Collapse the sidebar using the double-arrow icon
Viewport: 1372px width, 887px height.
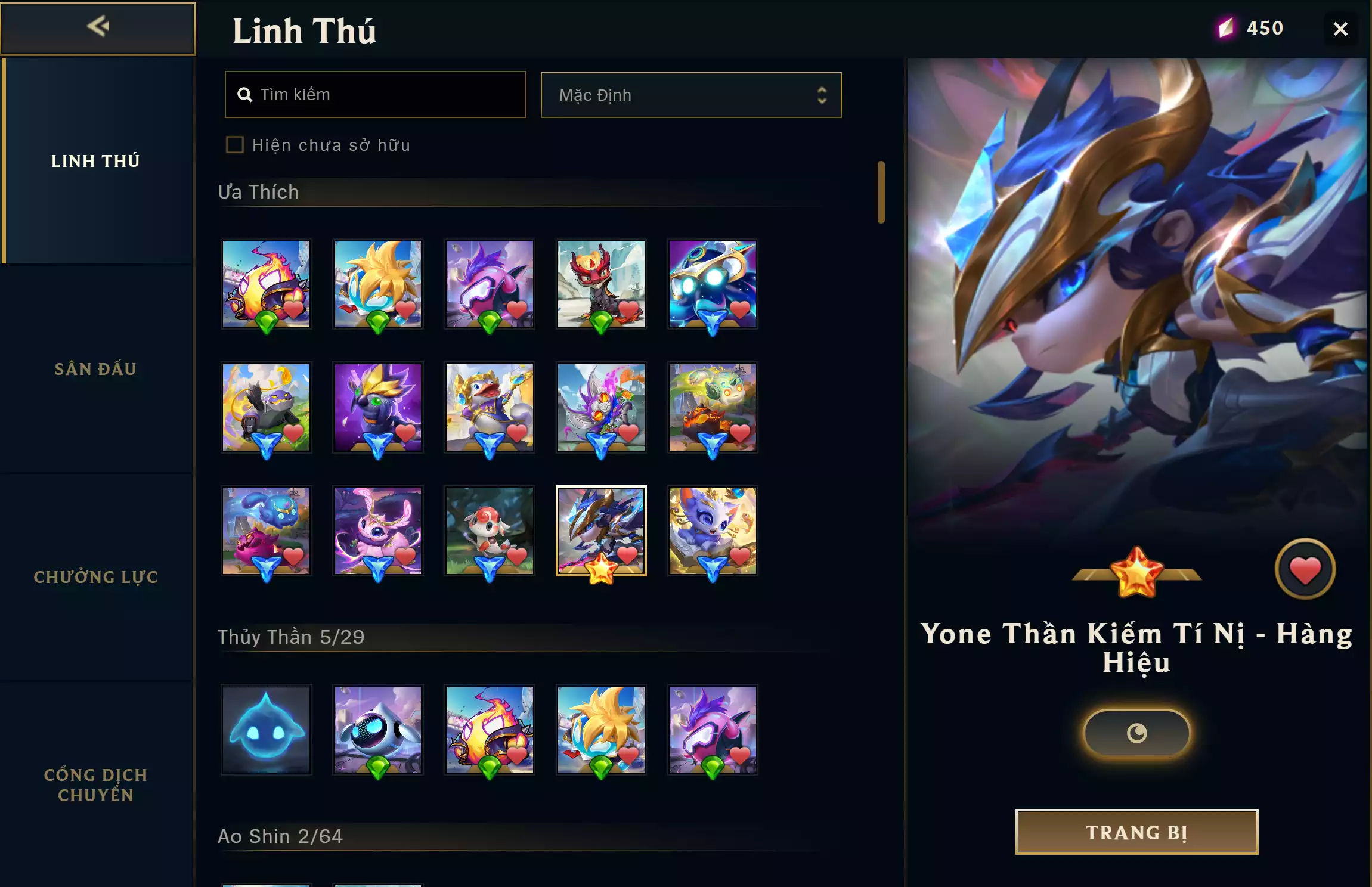click(x=99, y=26)
